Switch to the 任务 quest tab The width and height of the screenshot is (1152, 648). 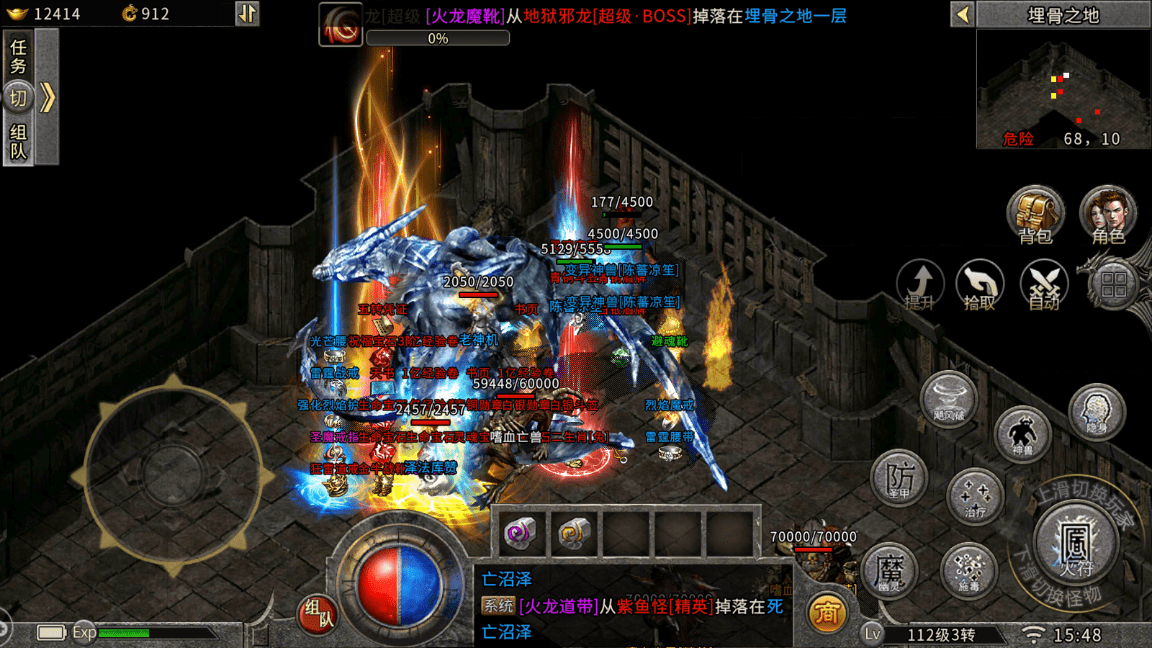point(19,58)
